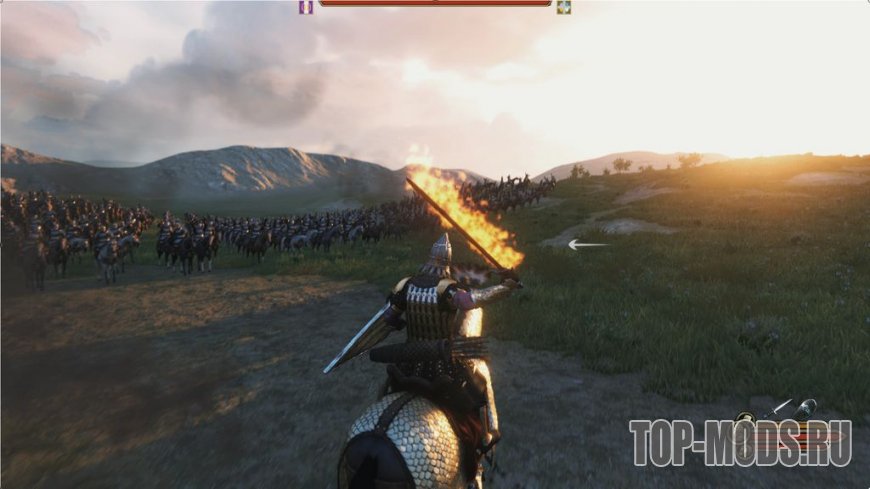Click the TOP-MODS.RU watermark
This screenshot has height=489, width=870.
(740, 443)
